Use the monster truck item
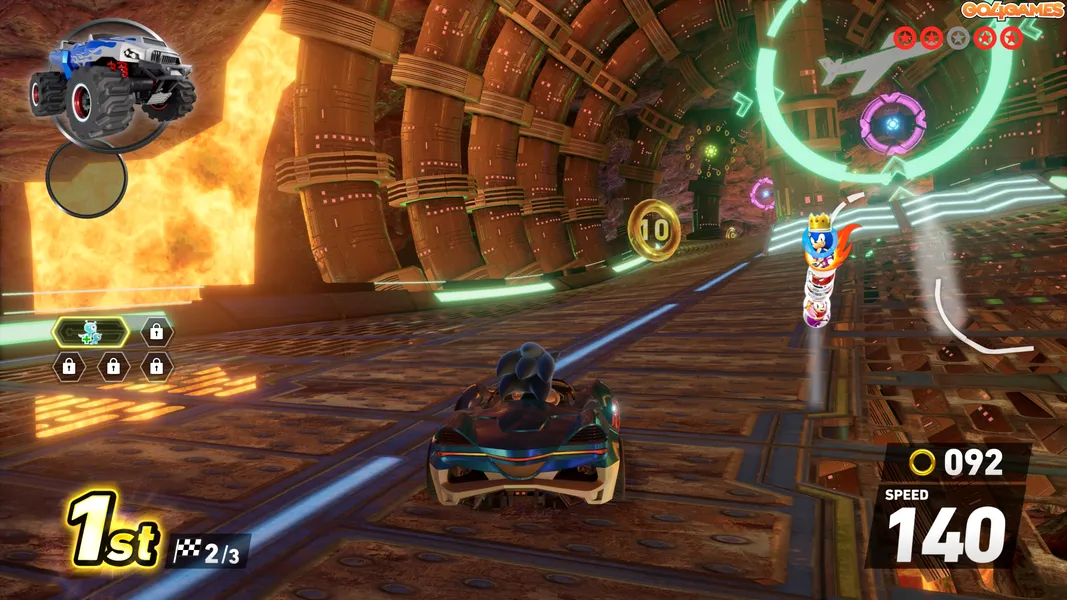The height and width of the screenshot is (600, 1067). pyautogui.click(x=111, y=78)
